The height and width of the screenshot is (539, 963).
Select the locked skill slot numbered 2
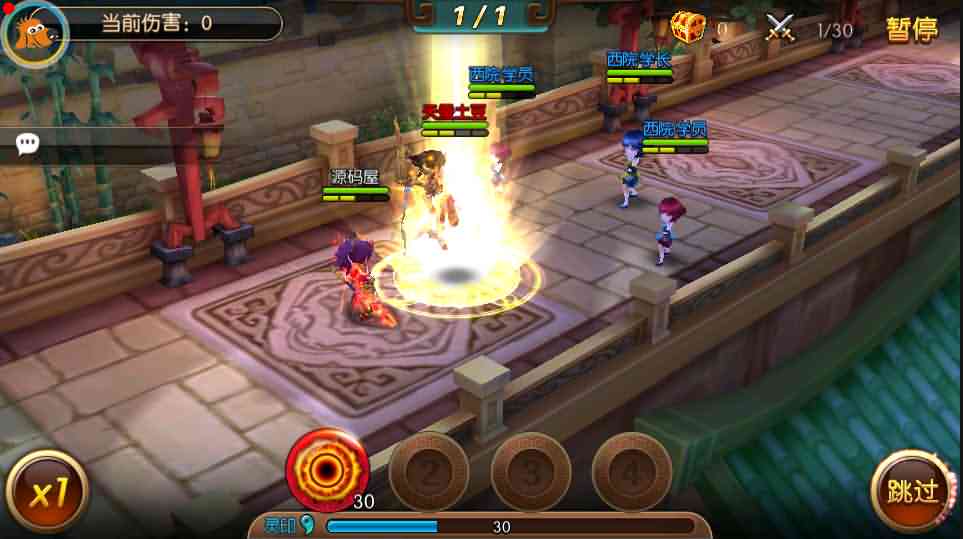[428, 471]
